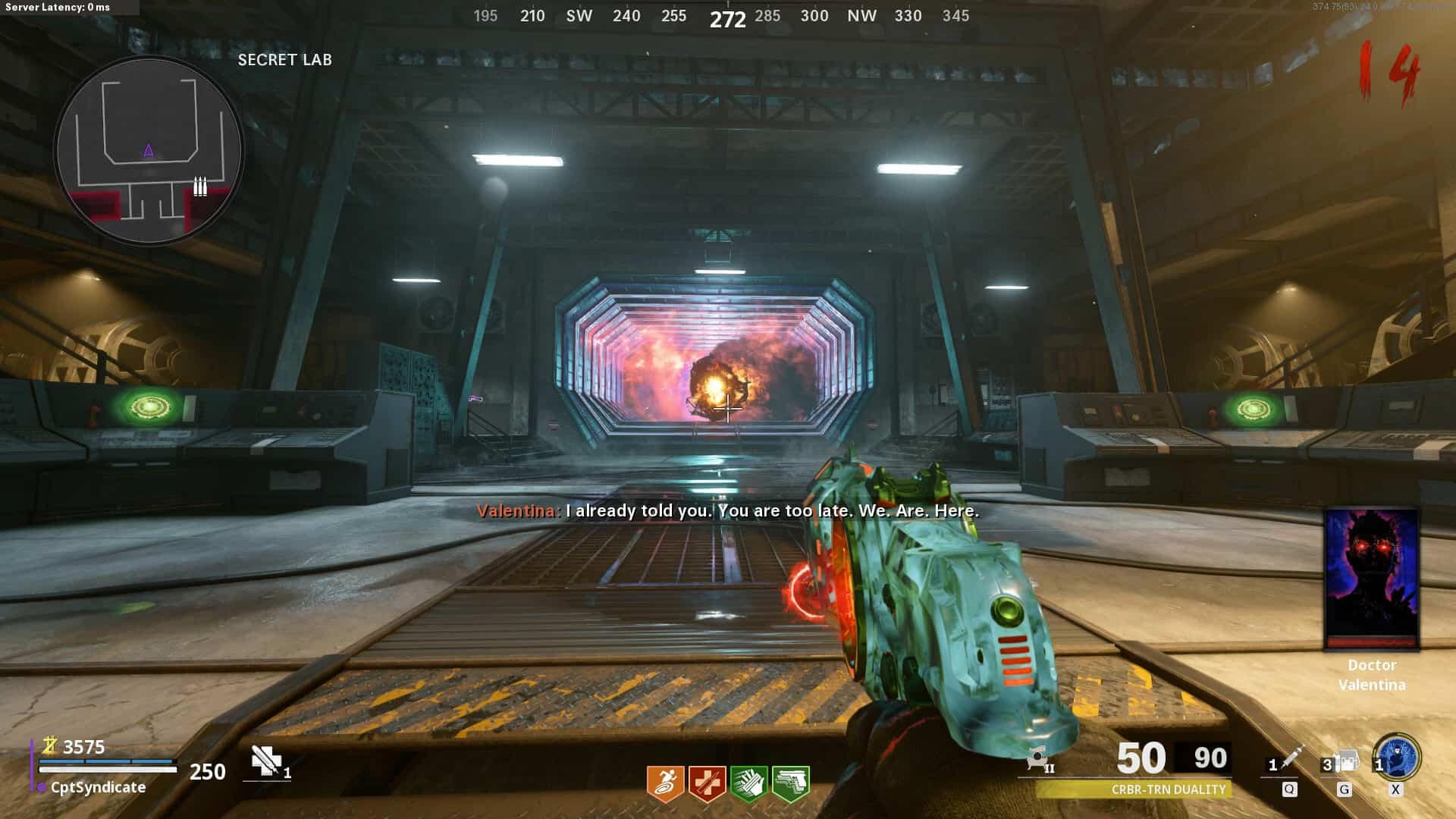Select the green double pistol perk icon
The width and height of the screenshot is (1456, 819).
[x=790, y=783]
